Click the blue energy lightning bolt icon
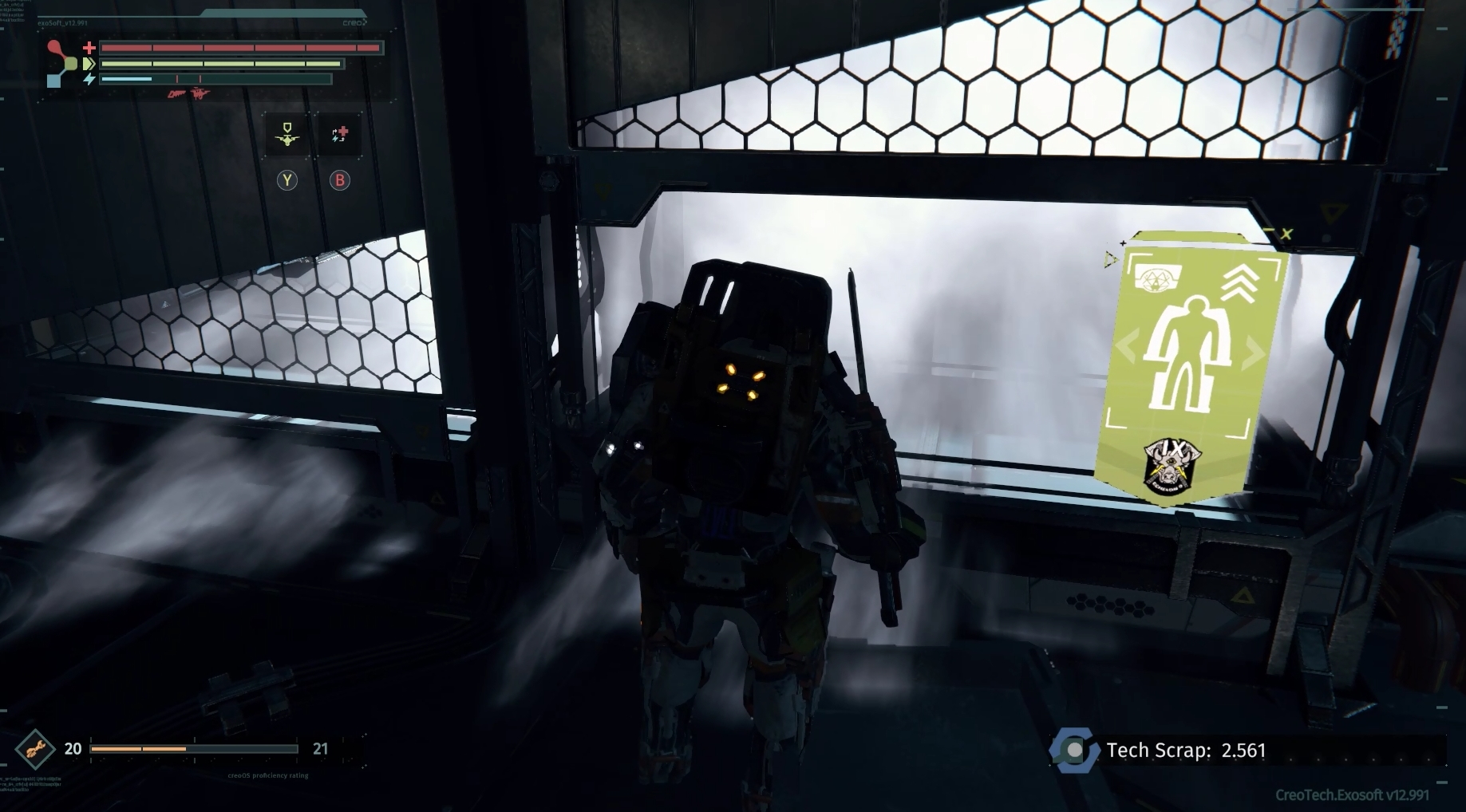 (91, 78)
